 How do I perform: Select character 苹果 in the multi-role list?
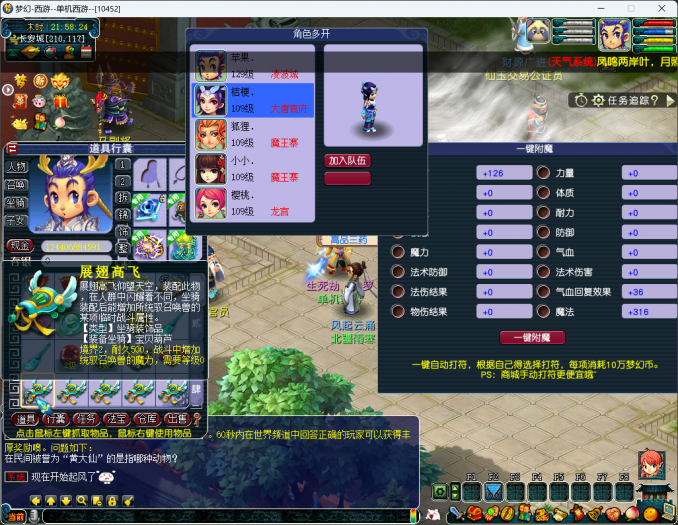(x=254, y=66)
